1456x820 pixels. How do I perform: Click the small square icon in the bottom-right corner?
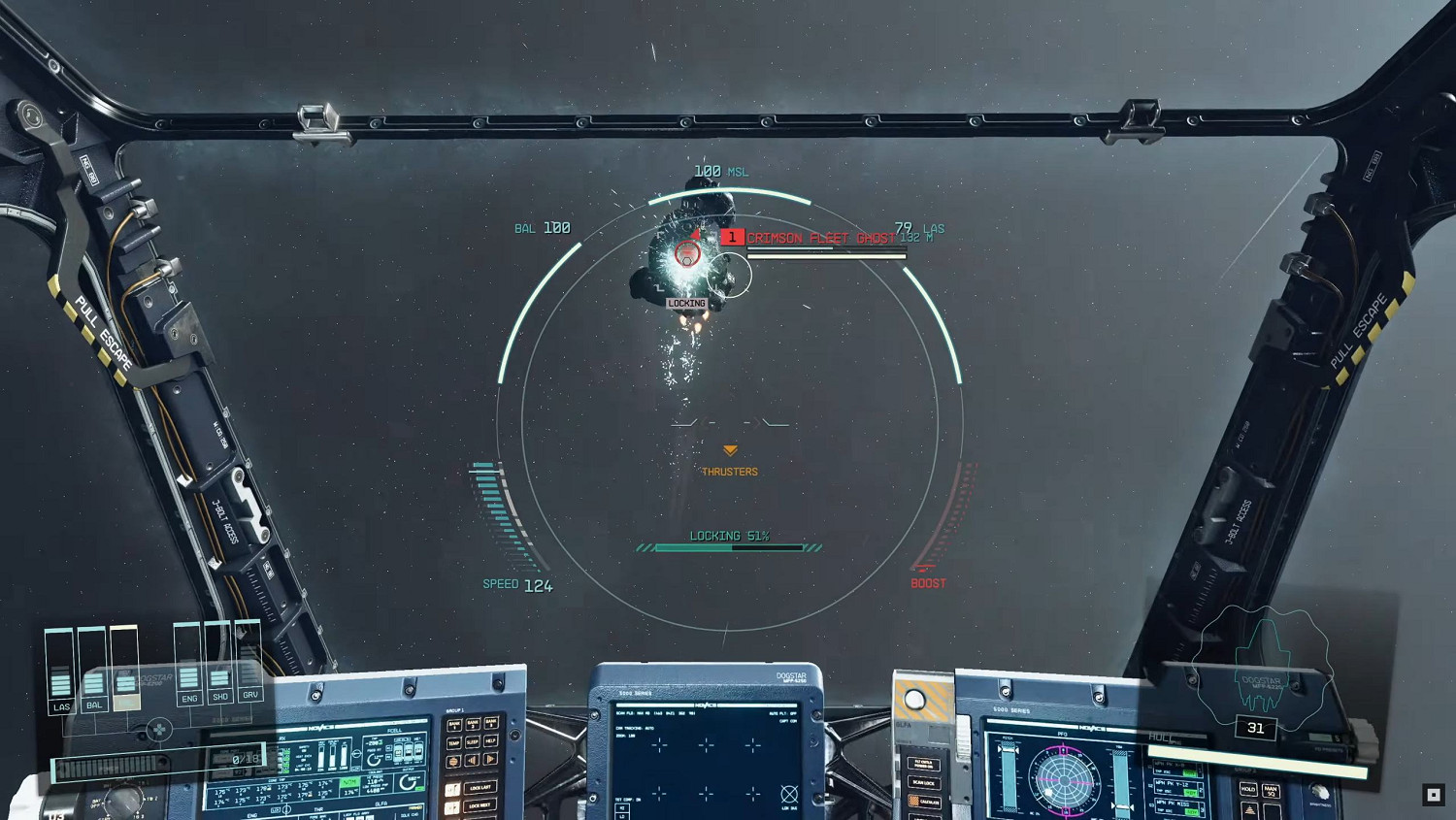(x=1432, y=794)
